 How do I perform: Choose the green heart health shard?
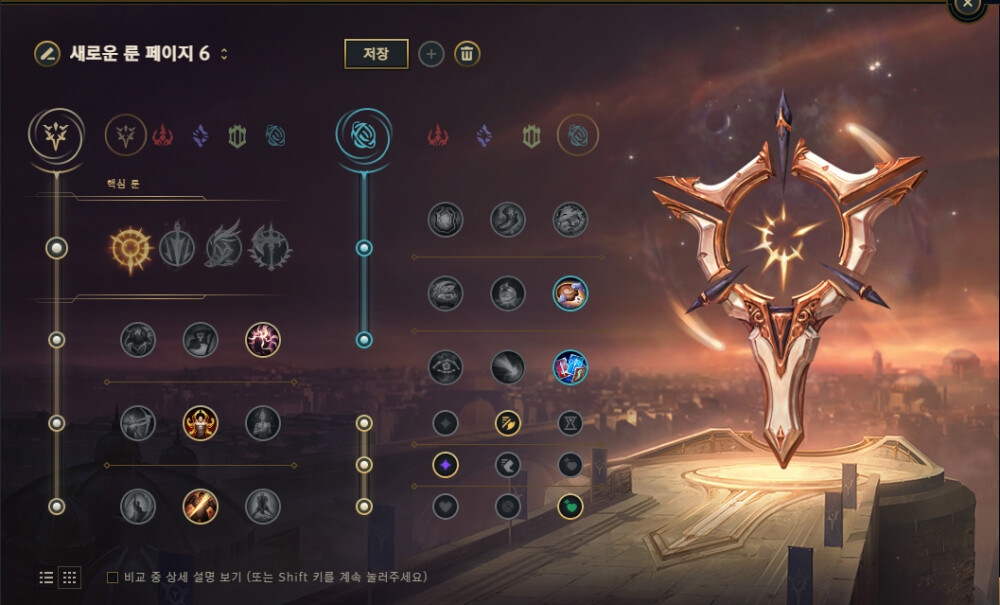point(570,506)
